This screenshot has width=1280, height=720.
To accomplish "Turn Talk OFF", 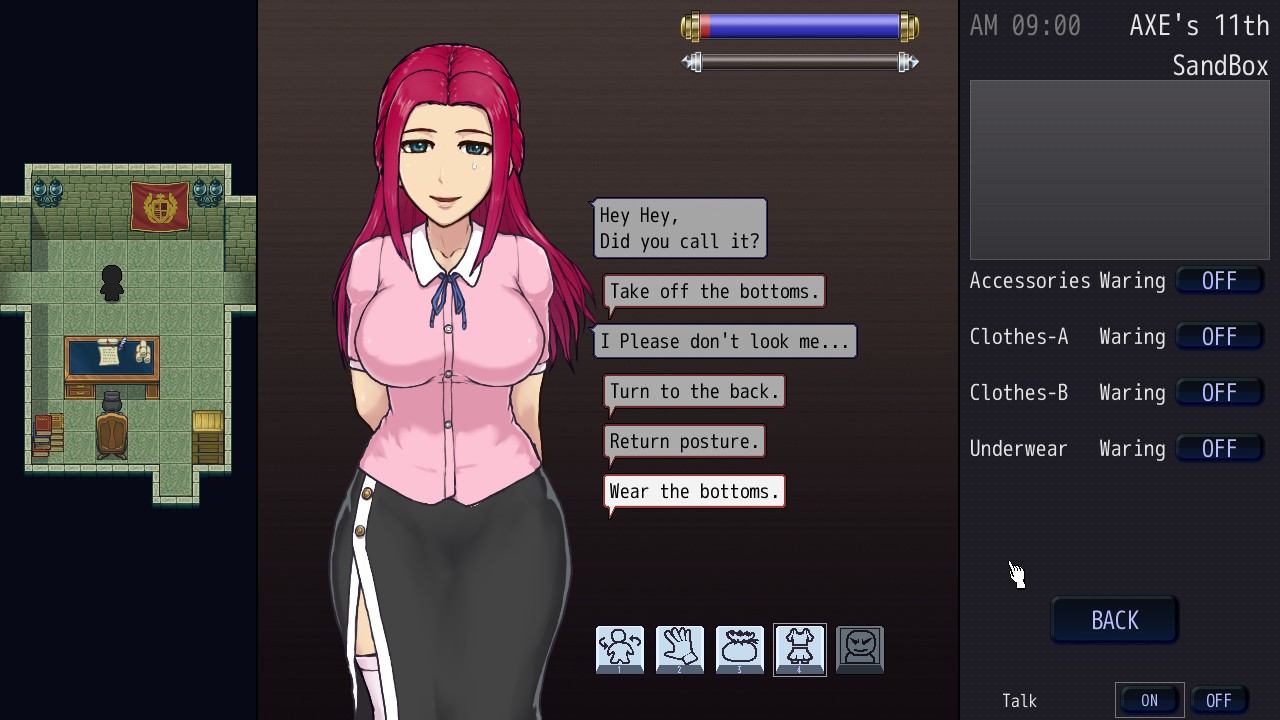I will tap(1218, 701).
